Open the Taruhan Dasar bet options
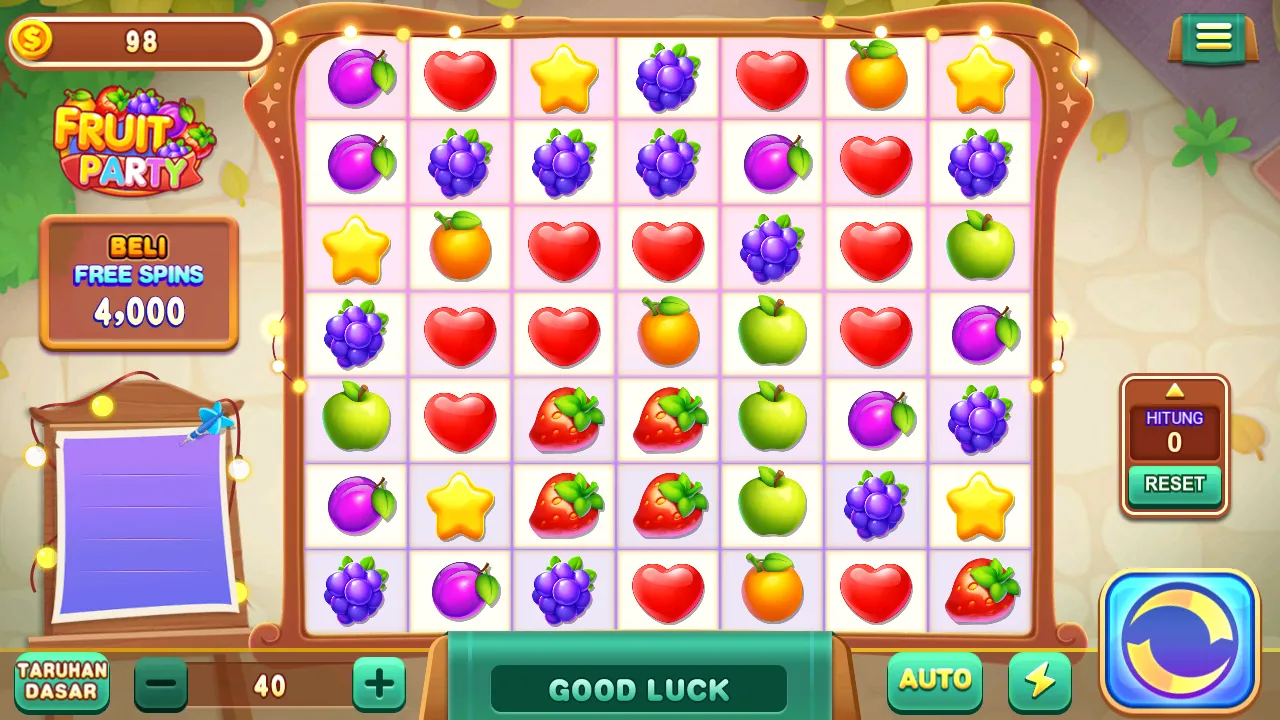 62,681
